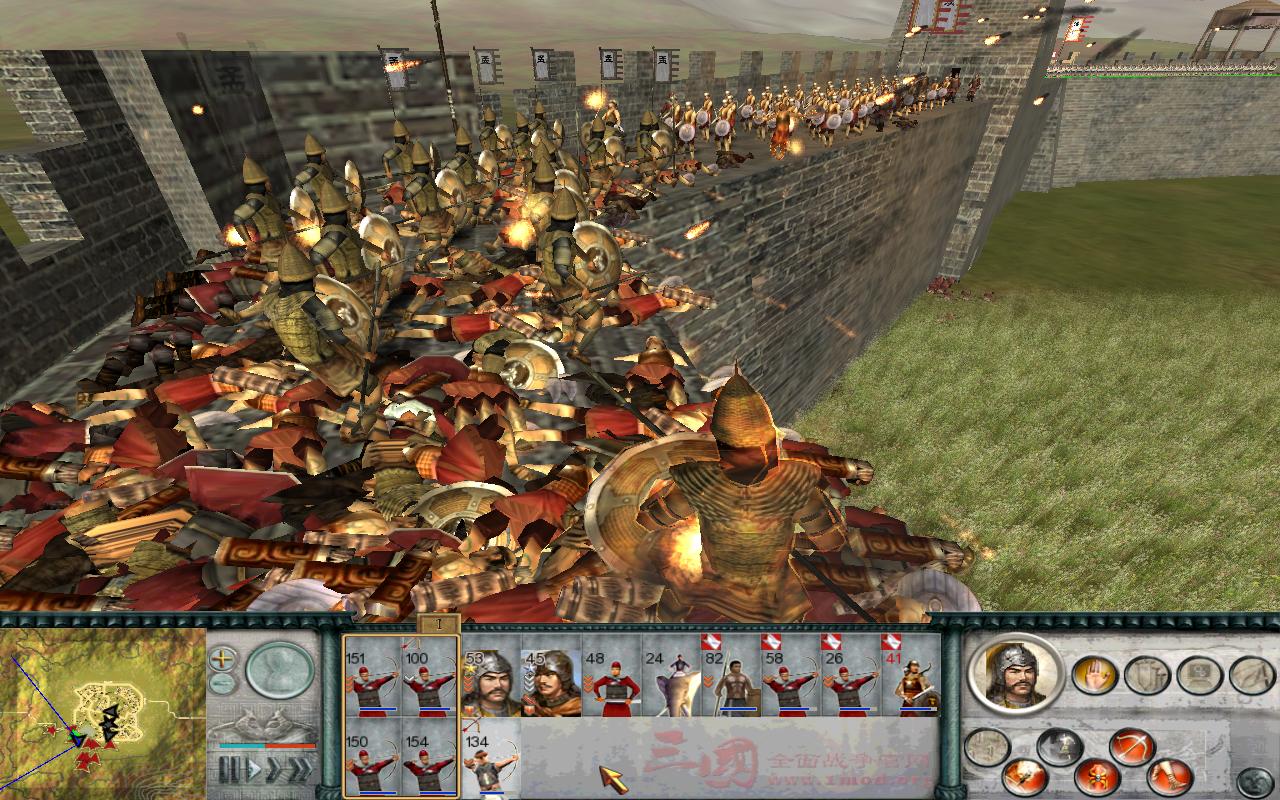Expand the minimap with the plus icon
Viewport: 1280px width, 800px height.
click(x=221, y=658)
